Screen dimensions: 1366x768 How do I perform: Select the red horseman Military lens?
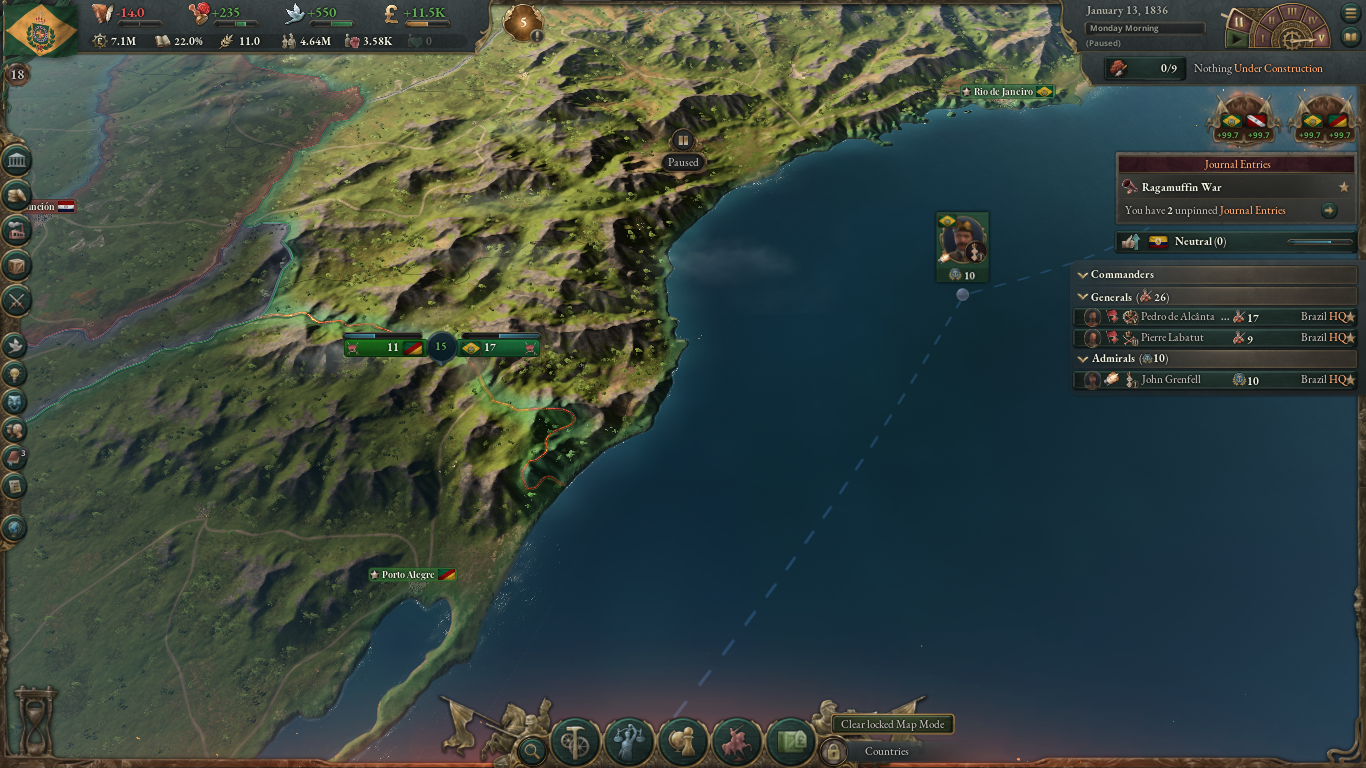pos(737,741)
